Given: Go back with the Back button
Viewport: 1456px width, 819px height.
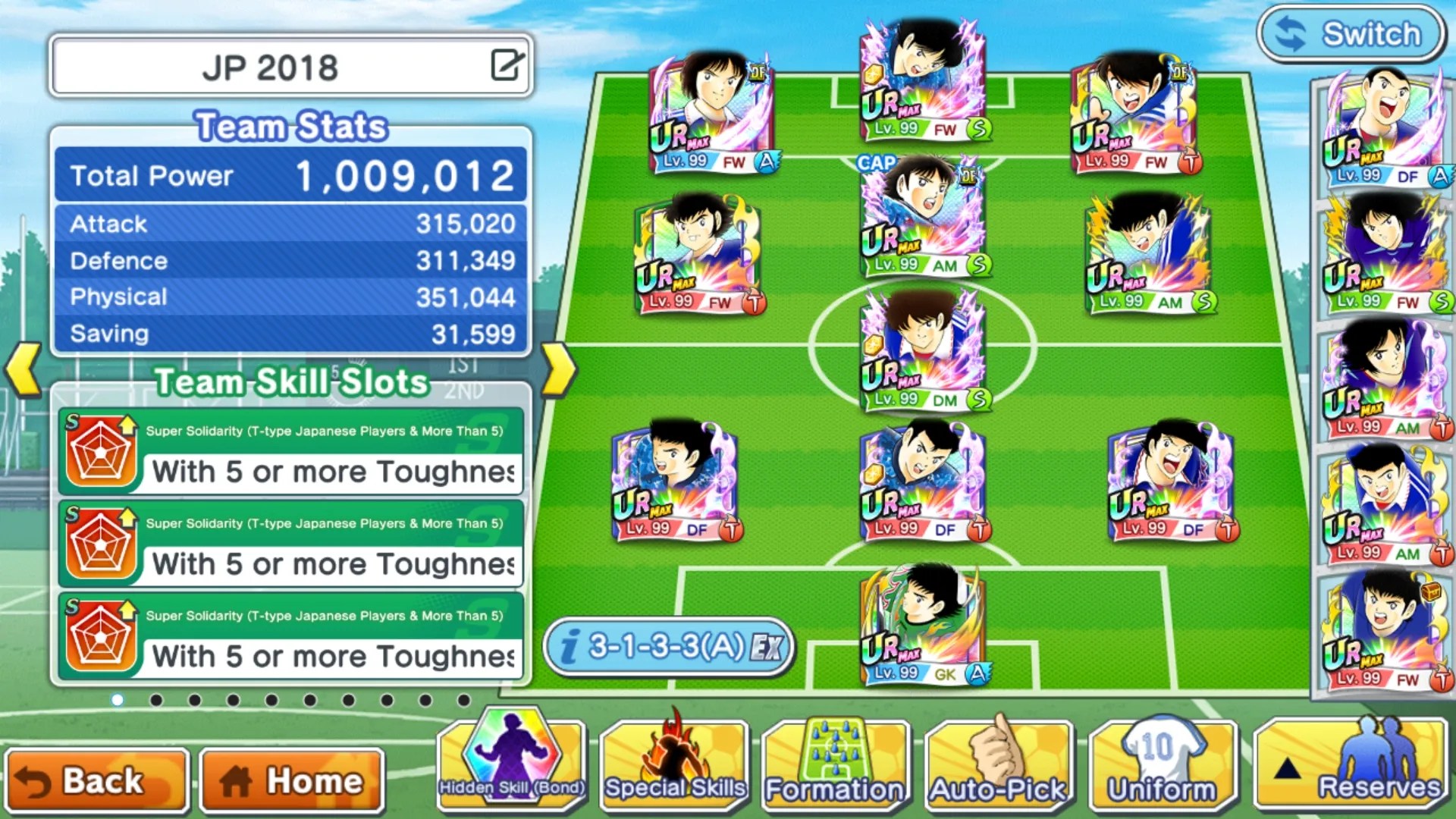Looking at the screenshot, I should [96, 780].
